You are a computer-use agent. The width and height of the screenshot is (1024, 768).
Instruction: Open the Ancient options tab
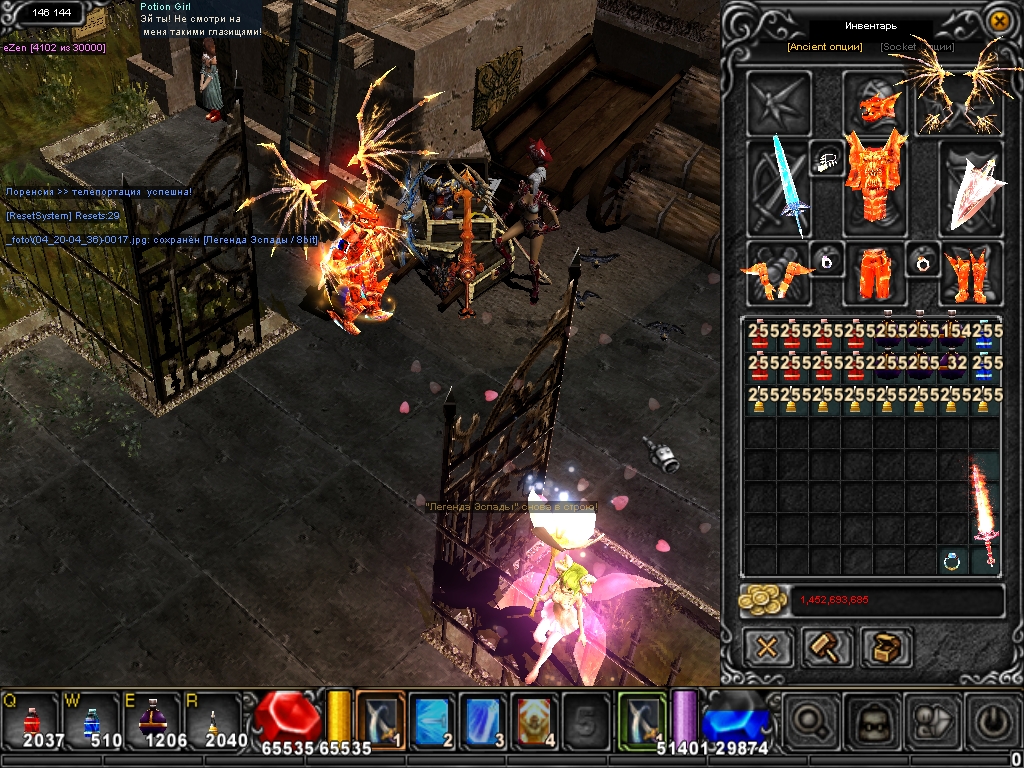click(x=824, y=47)
